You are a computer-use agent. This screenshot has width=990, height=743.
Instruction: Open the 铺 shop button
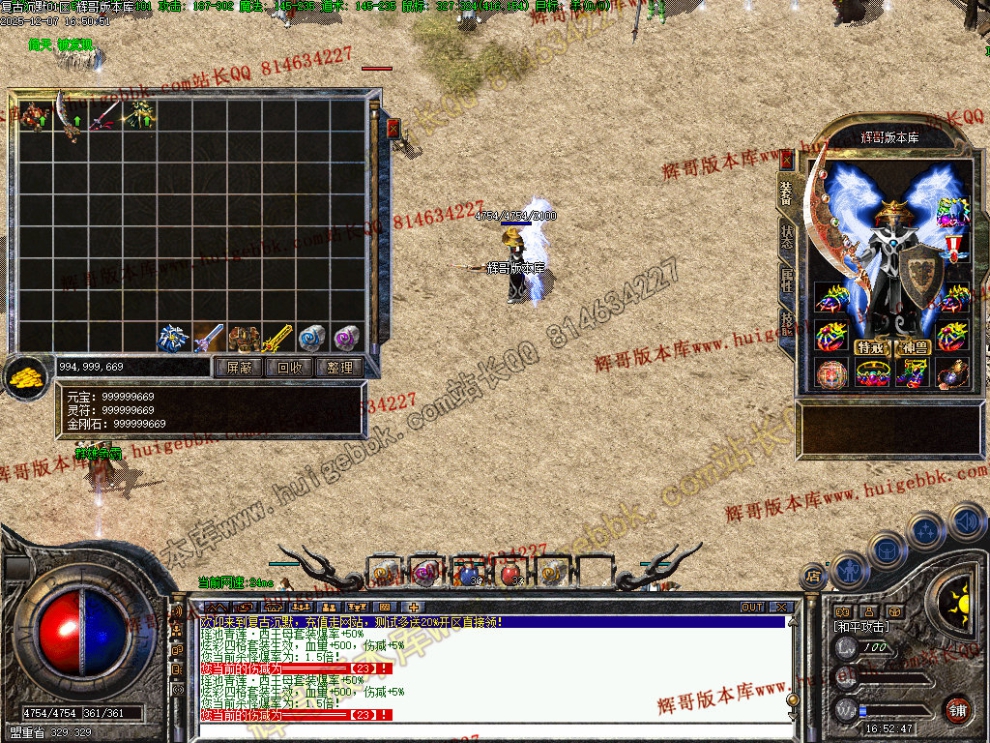pyautogui.click(x=957, y=709)
